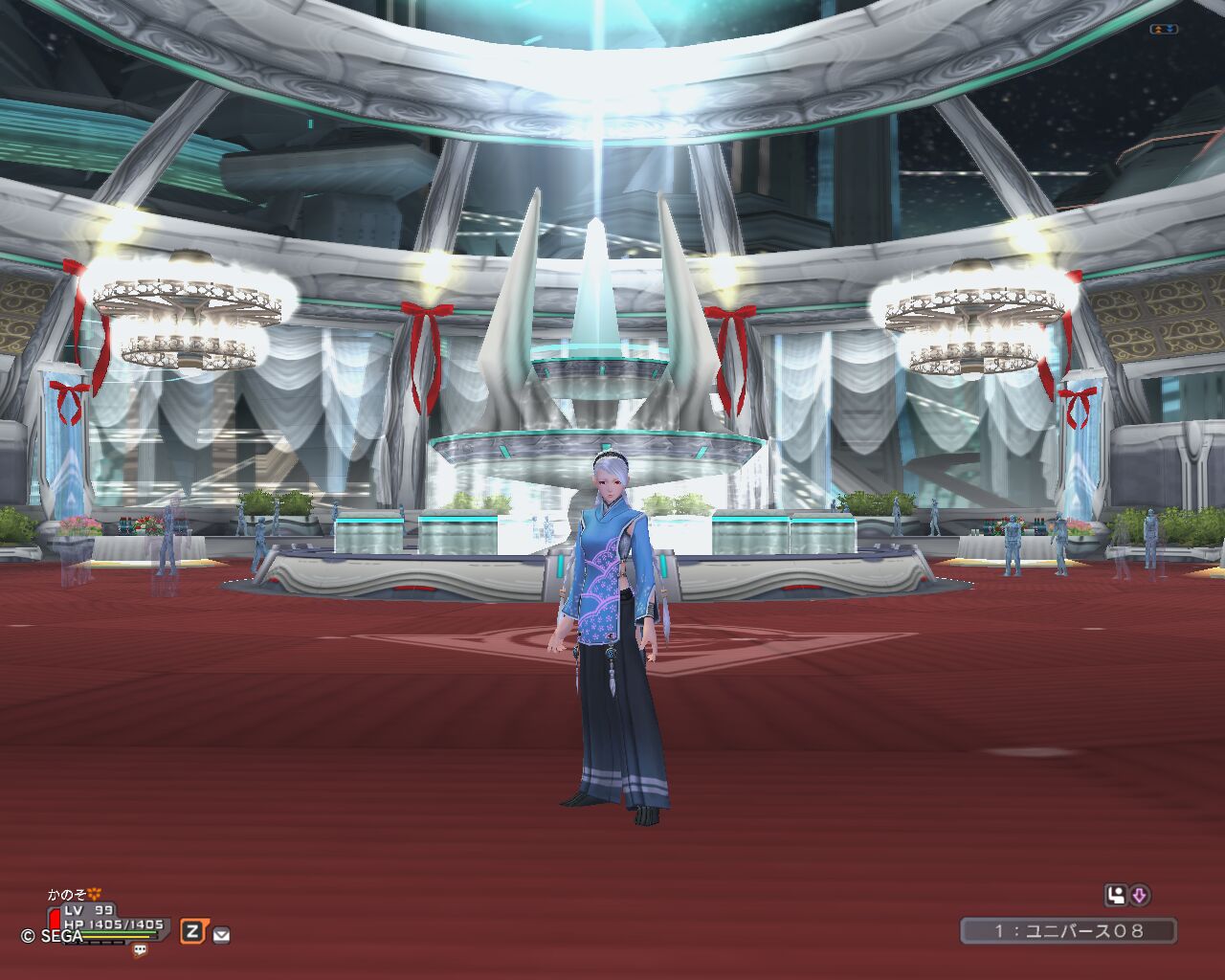Image resolution: width=1225 pixels, height=980 pixels.
Task: Select the ユニバース08 universe bar
Action: click(1068, 930)
